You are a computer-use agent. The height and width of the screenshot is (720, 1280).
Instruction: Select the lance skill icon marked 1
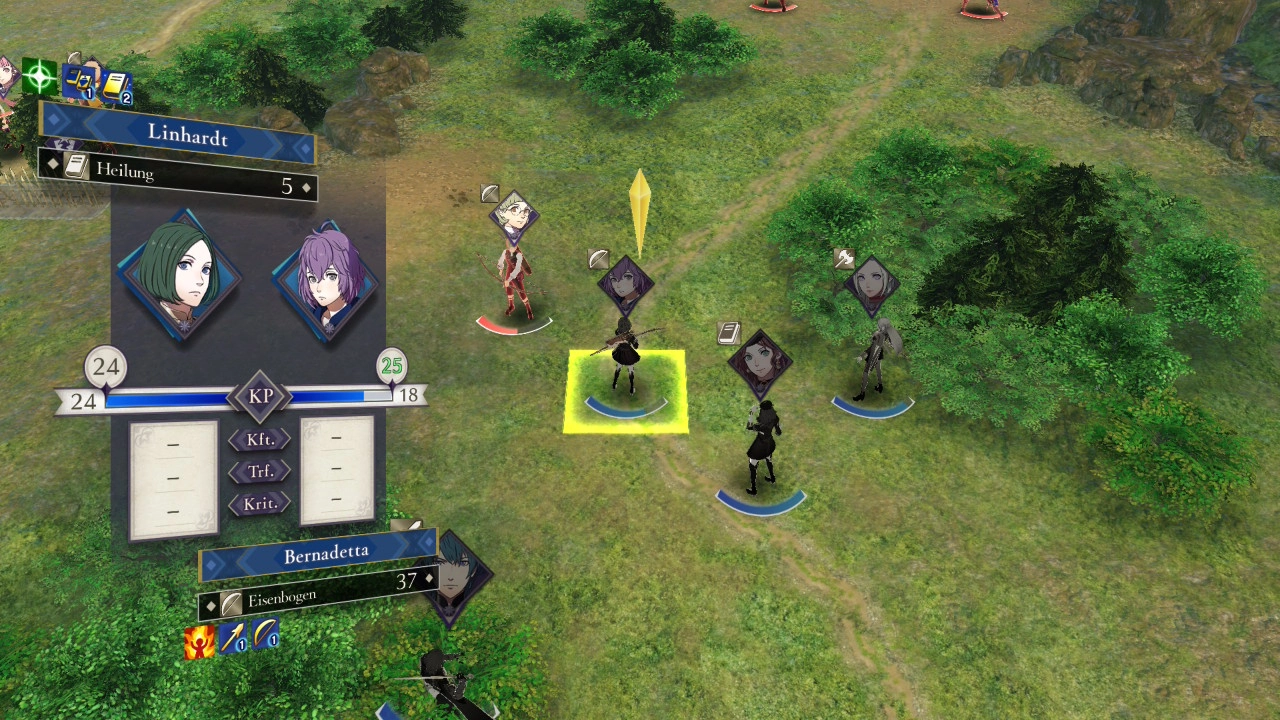point(233,637)
